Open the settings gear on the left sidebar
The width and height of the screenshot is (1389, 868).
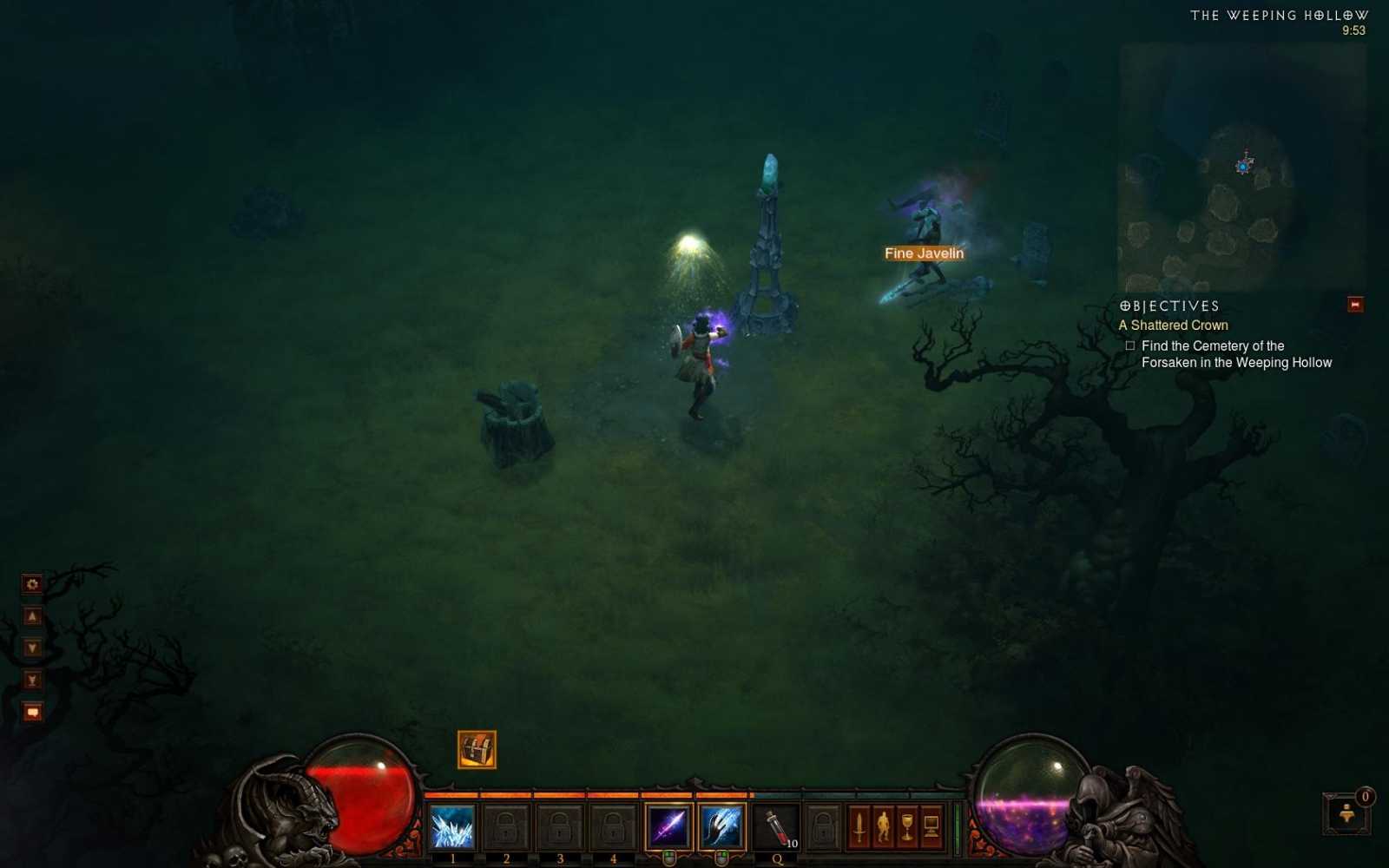tap(32, 584)
